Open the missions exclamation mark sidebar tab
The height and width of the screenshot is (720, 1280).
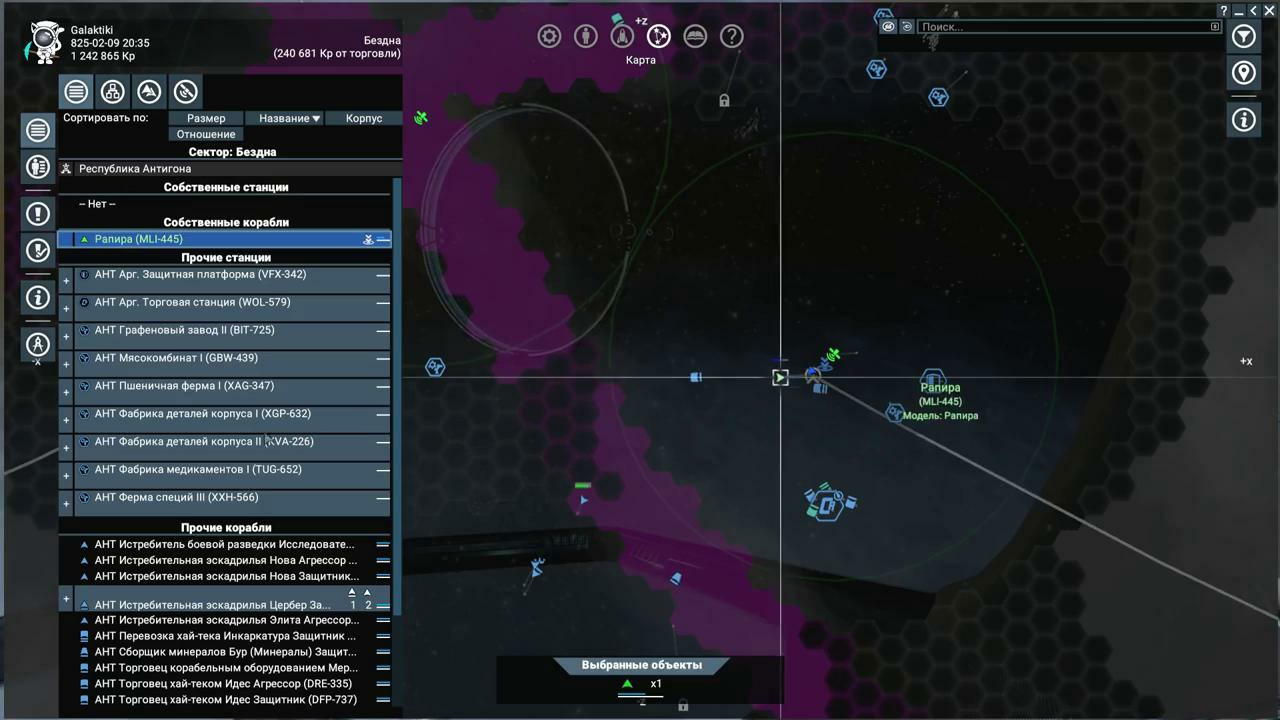(38, 213)
